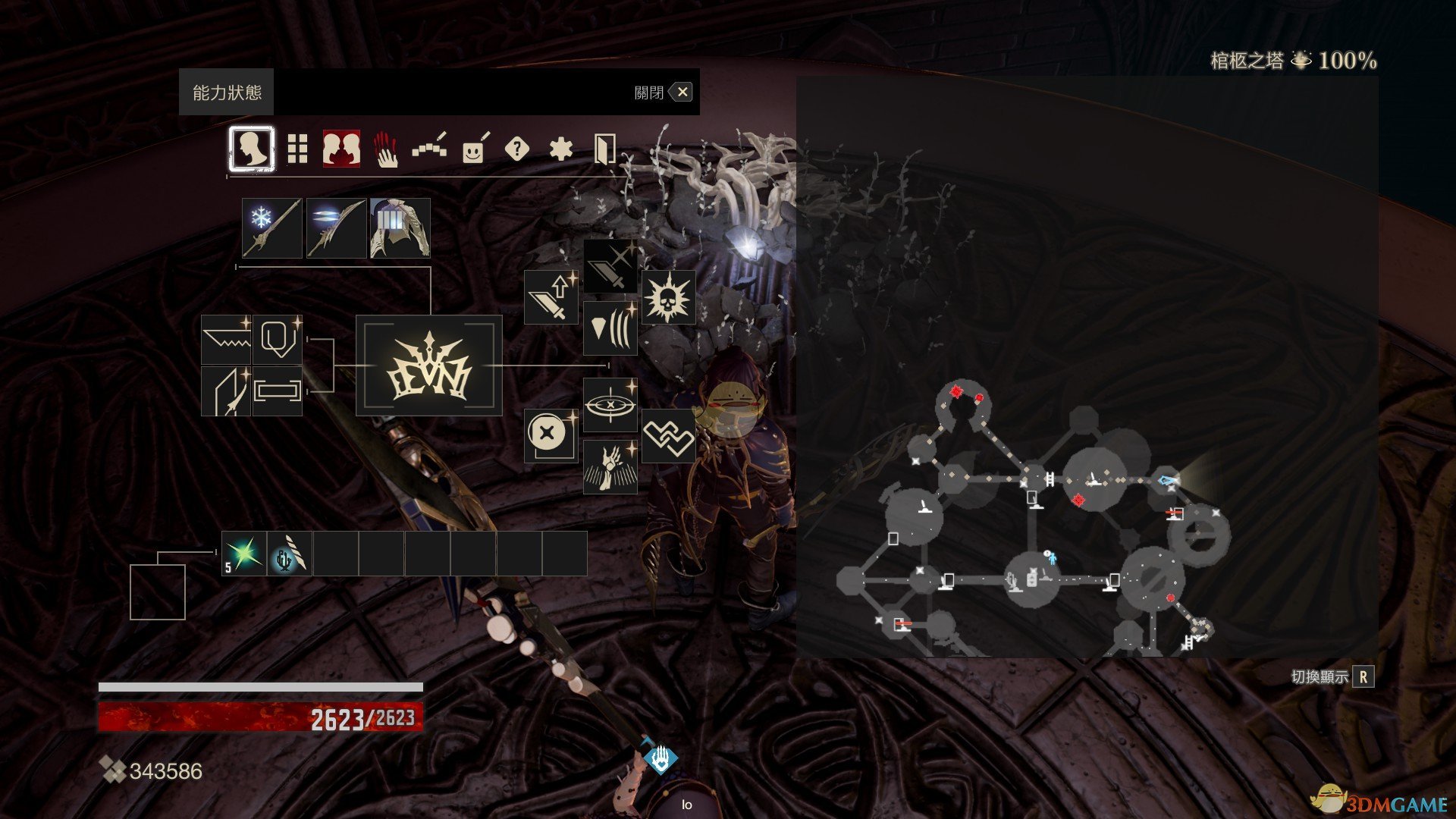Select the smiley face emote tab
Image resolution: width=1456 pixels, height=819 pixels.
point(474,150)
